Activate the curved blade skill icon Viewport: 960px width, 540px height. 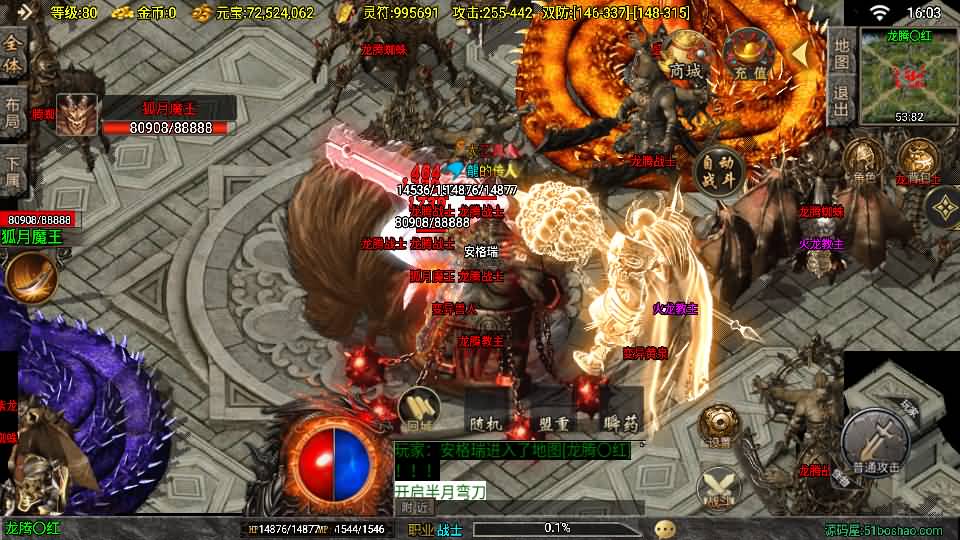coord(29,277)
